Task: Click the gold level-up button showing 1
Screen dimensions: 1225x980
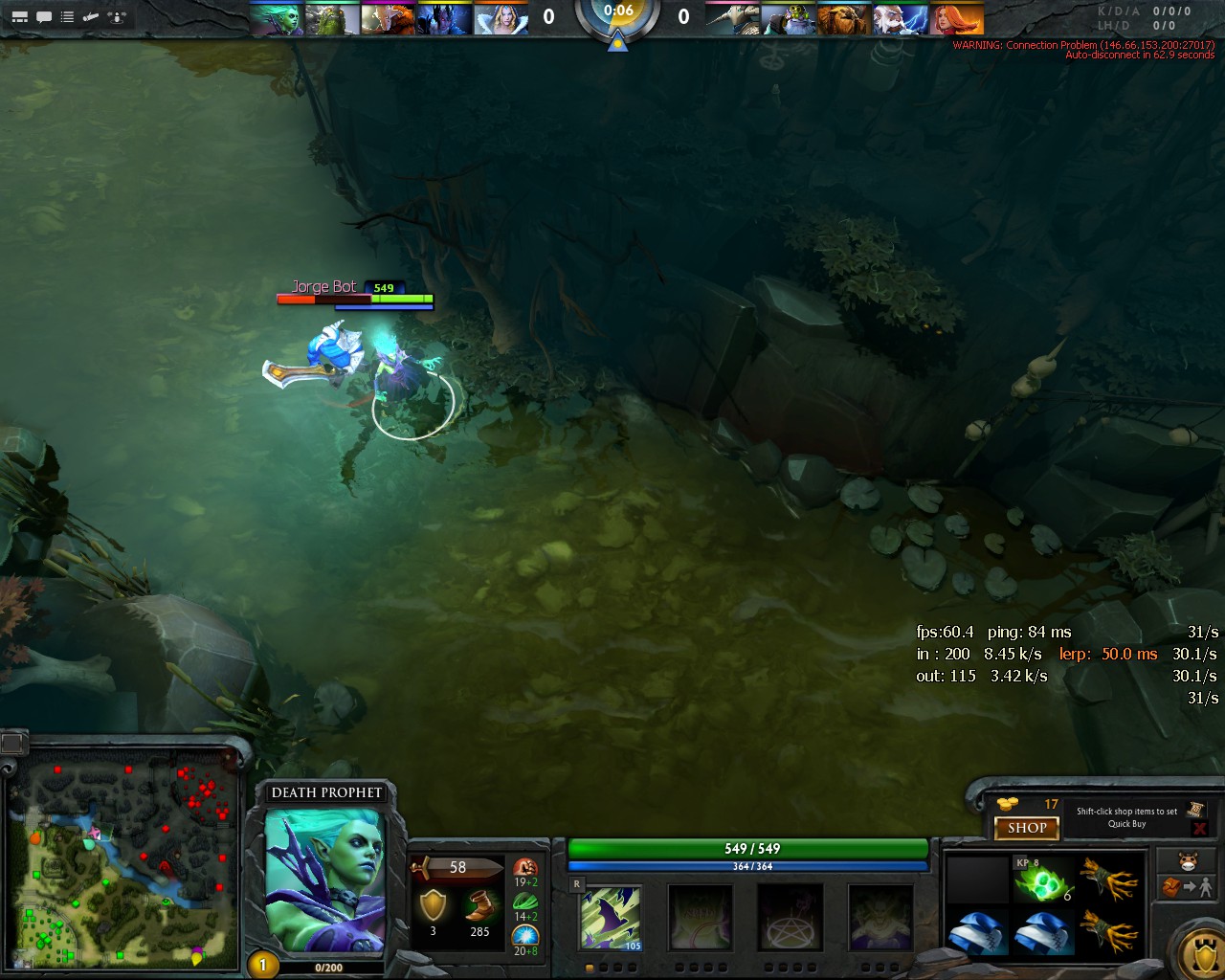Action: (x=262, y=965)
